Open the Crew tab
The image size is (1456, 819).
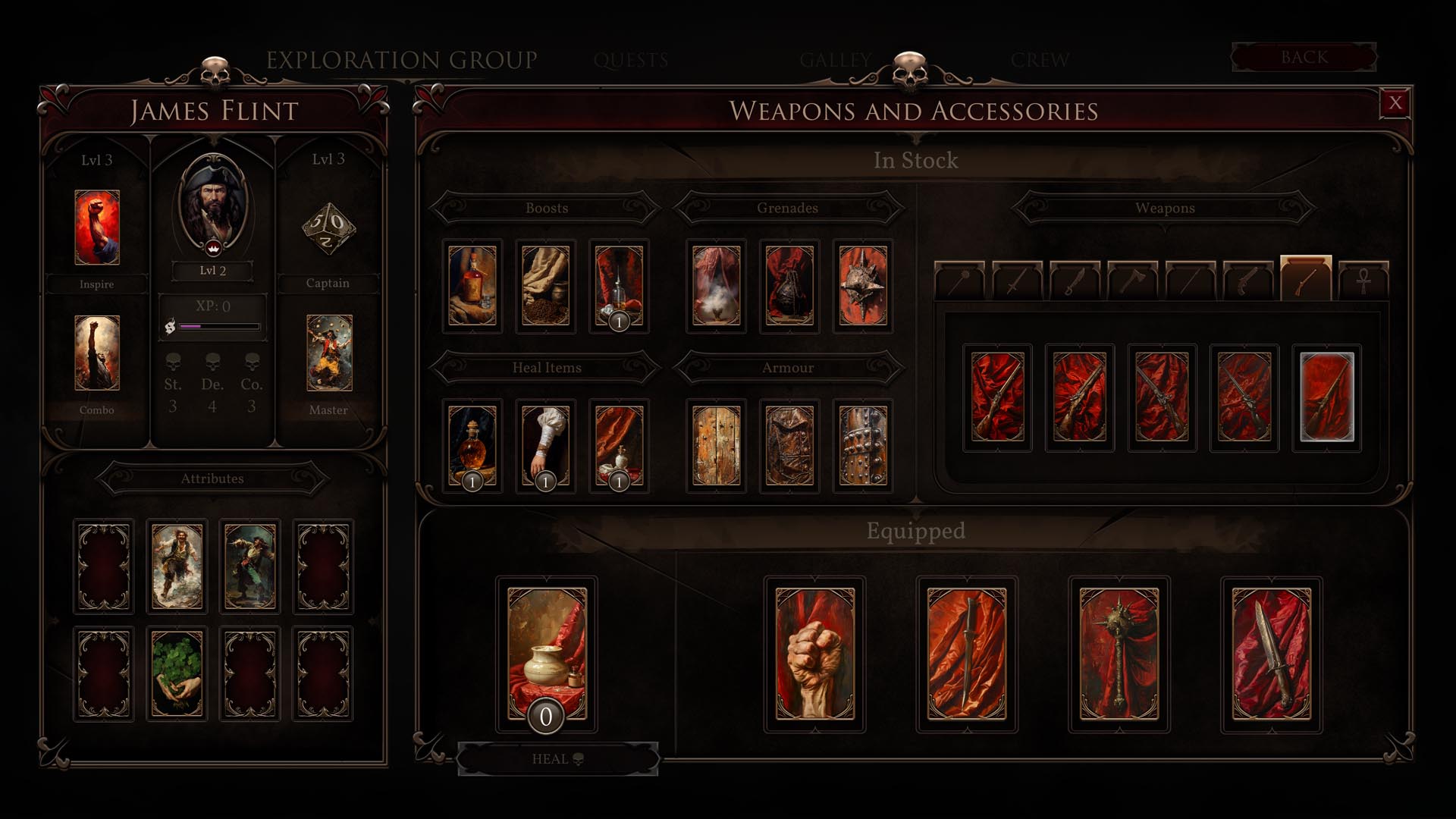[1040, 60]
